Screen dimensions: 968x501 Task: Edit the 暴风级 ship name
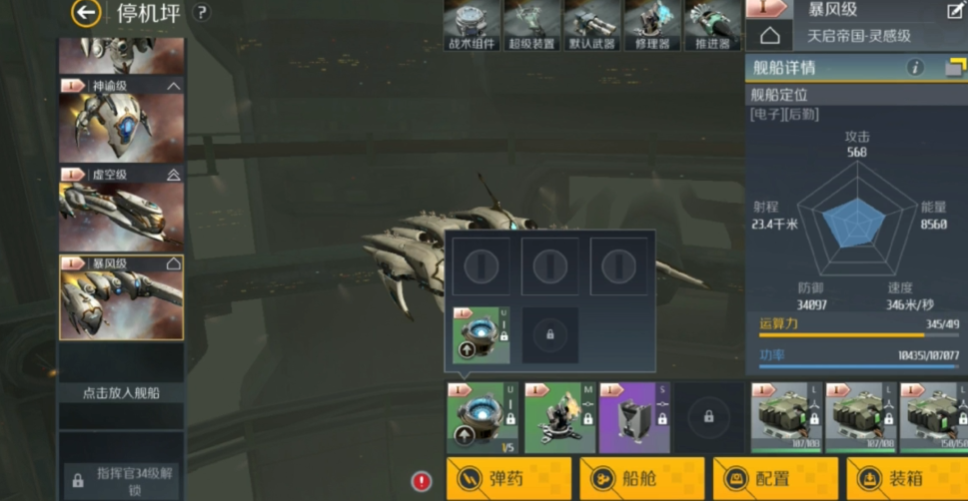pyautogui.click(x=955, y=11)
